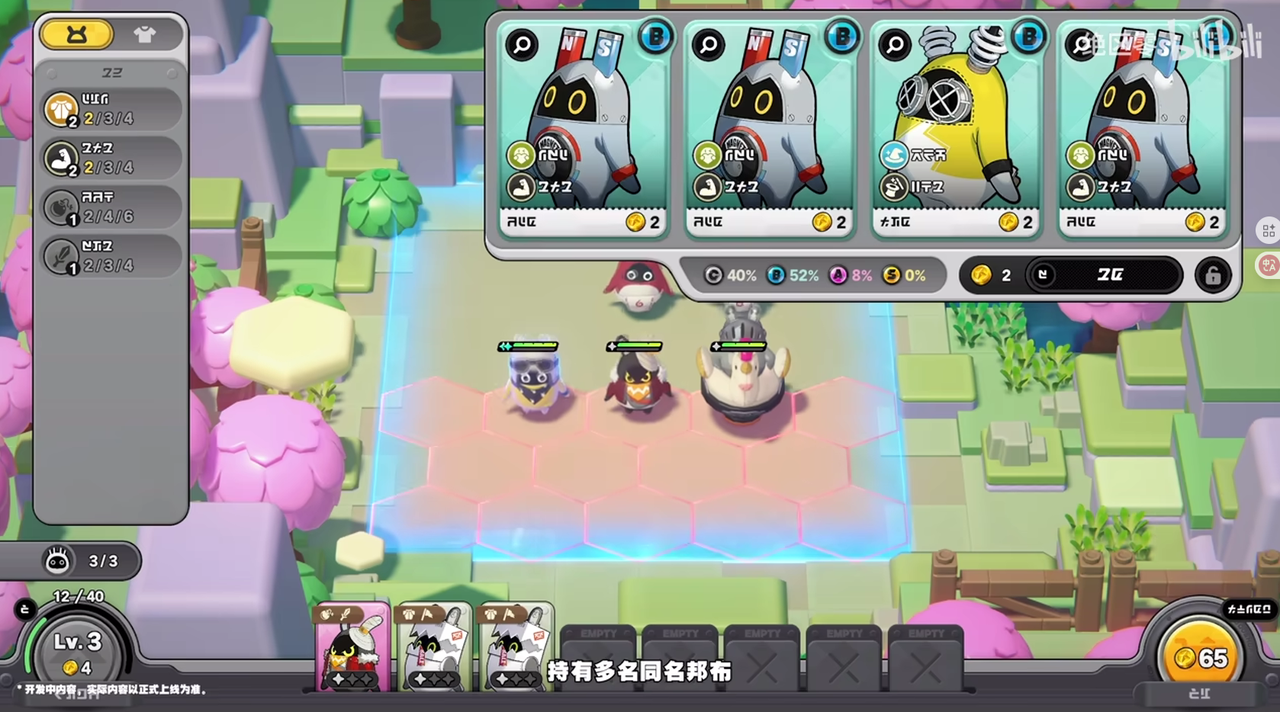
Task: Refresh the shop with the dark button beside the 2-coin cost
Action: click(x=1103, y=275)
